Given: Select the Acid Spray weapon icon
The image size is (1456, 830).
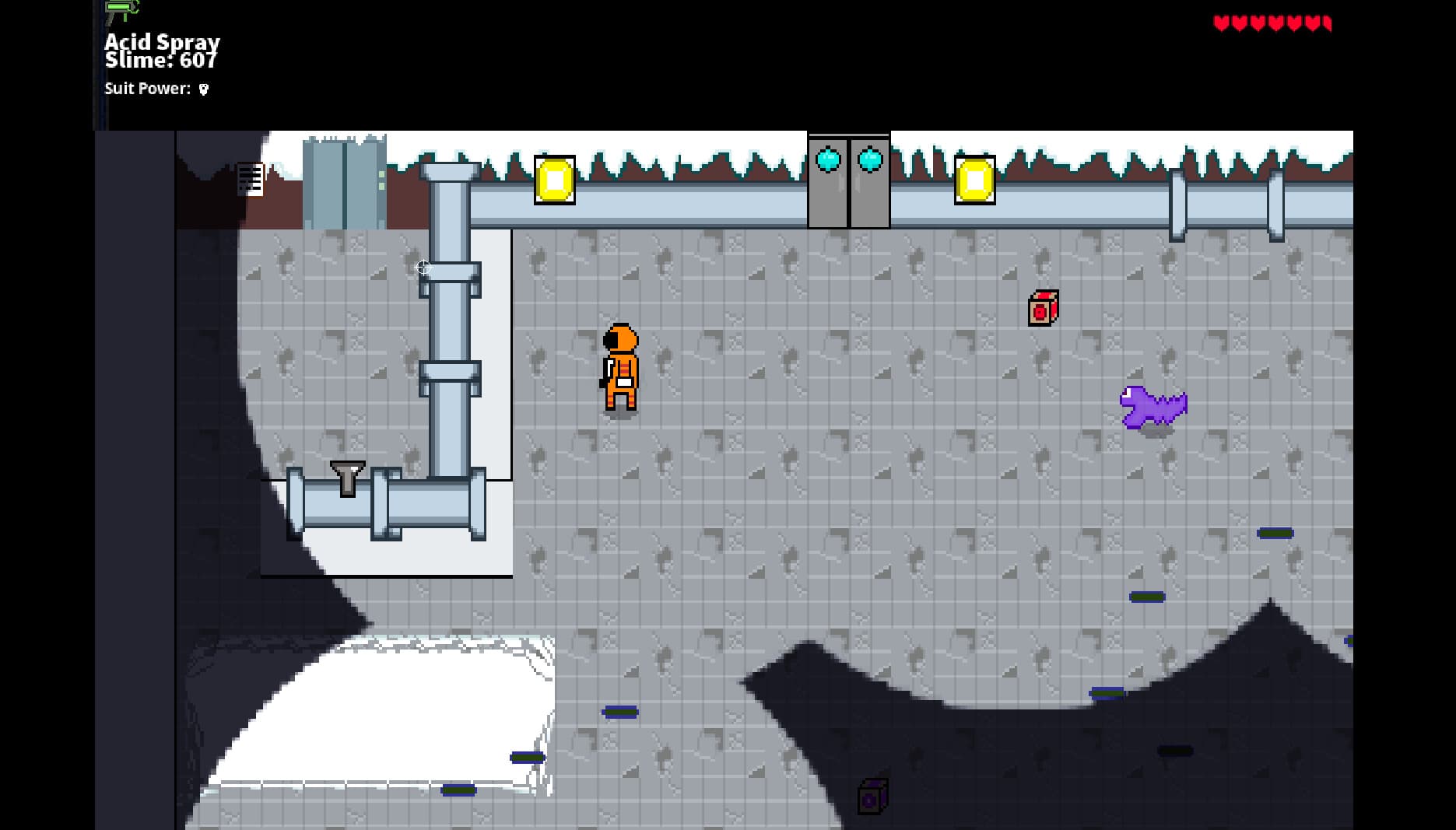Looking at the screenshot, I should point(122,11).
